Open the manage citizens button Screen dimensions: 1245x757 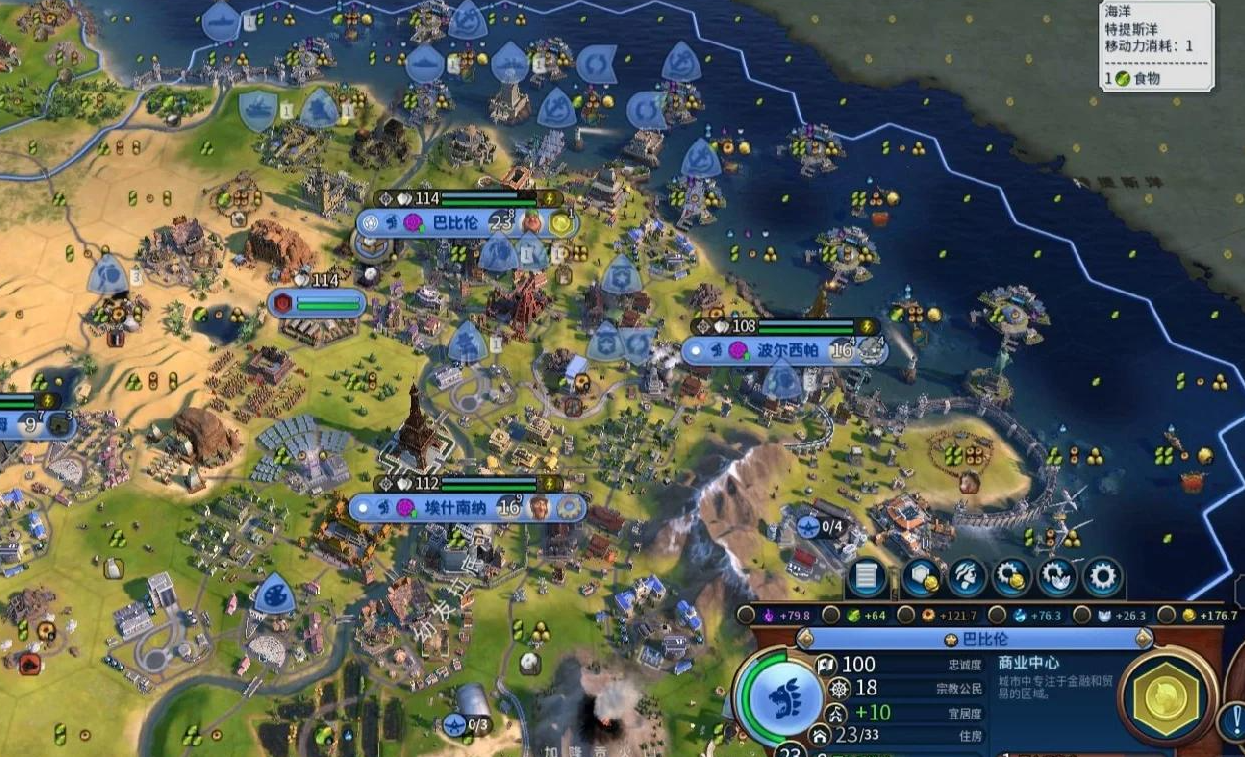[x=966, y=578]
